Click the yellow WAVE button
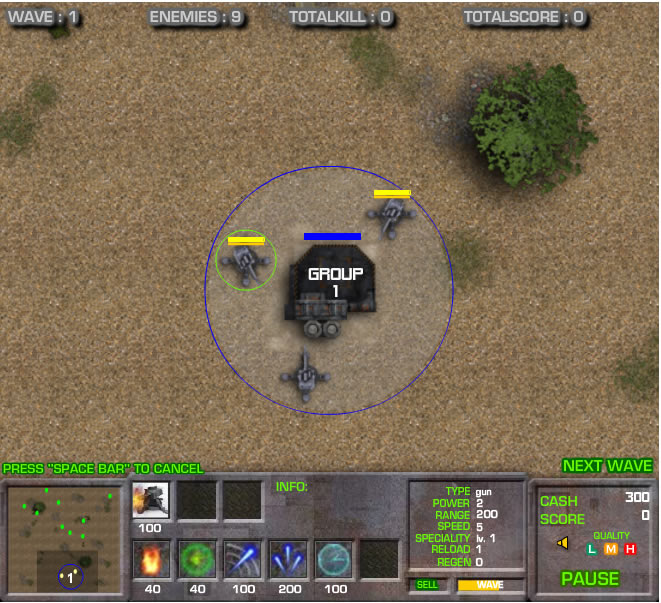Image resolution: width=661 pixels, height=603 pixels. (490, 585)
